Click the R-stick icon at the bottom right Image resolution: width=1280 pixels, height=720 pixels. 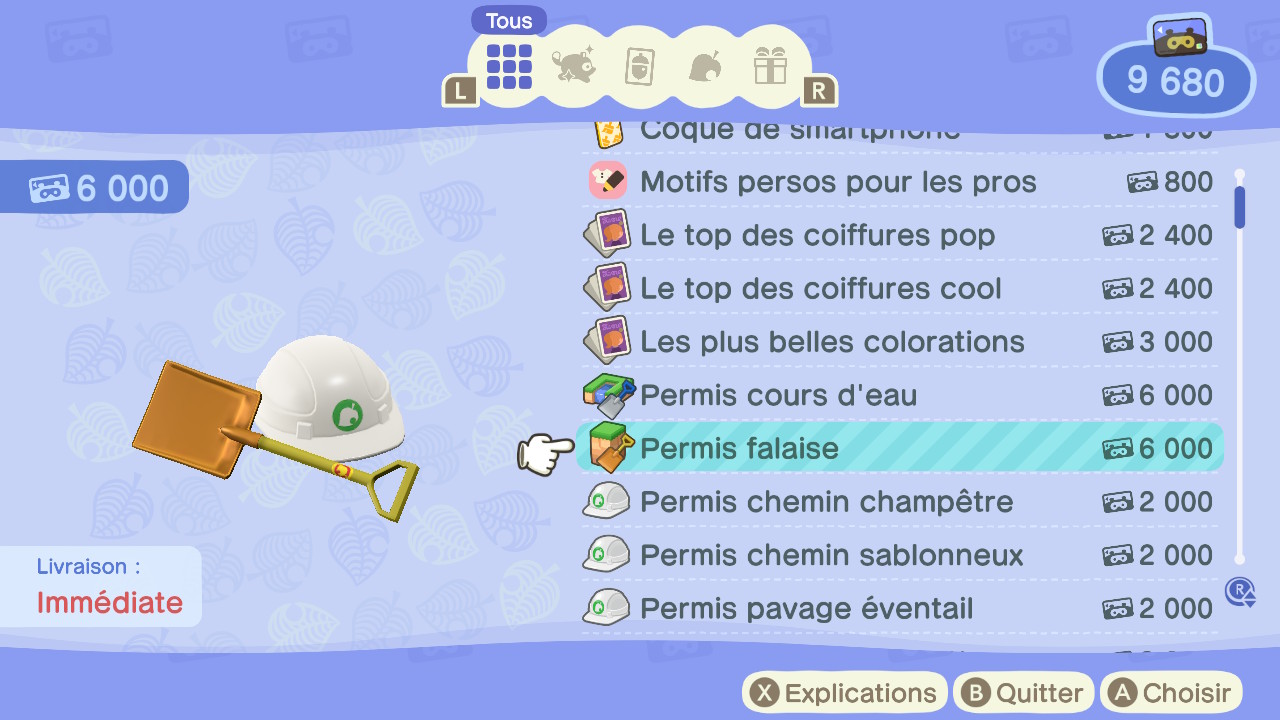coord(1240,592)
